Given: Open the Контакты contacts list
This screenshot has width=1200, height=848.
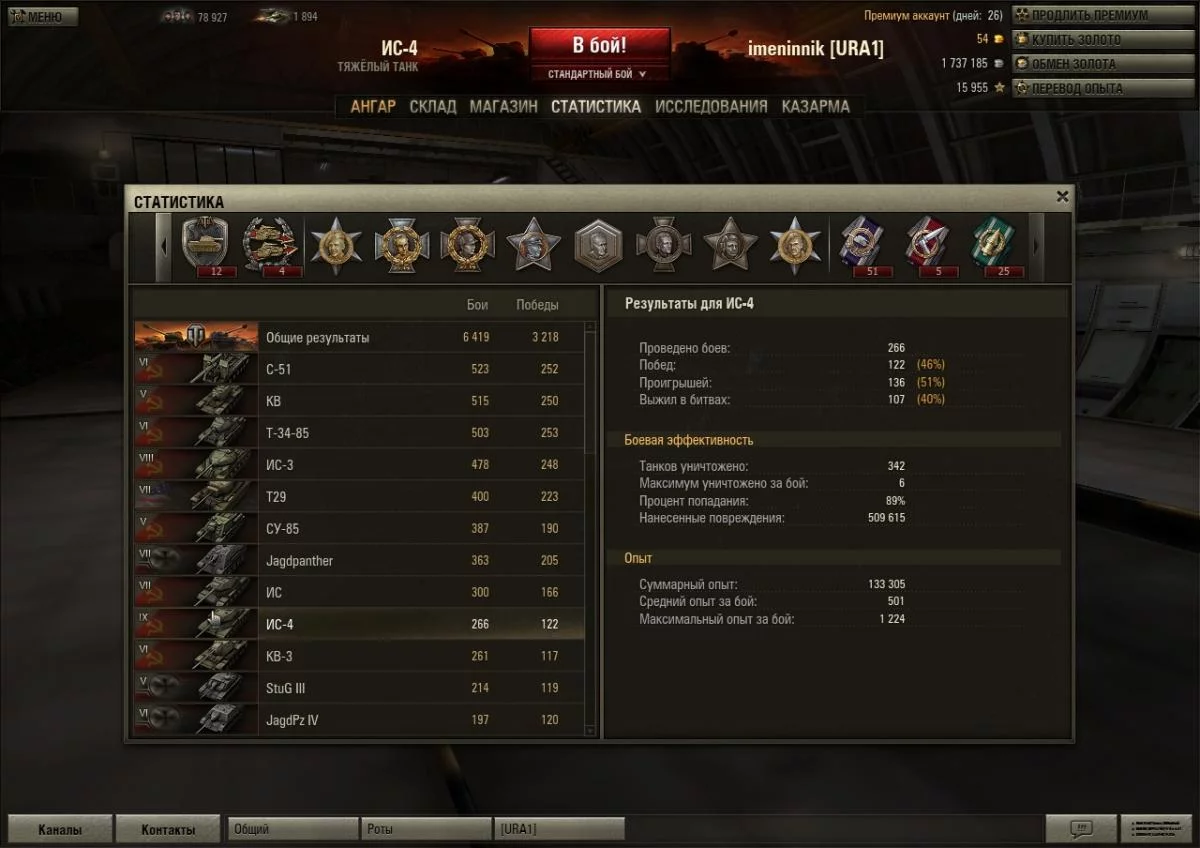Looking at the screenshot, I should (x=168, y=830).
